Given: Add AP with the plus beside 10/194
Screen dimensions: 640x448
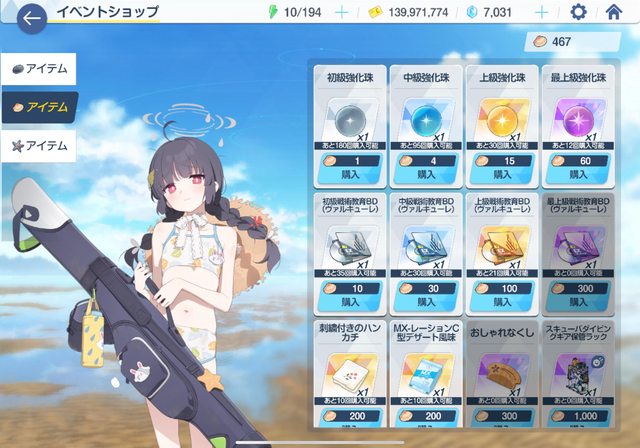Looking at the screenshot, I should [x=343, y=13].
